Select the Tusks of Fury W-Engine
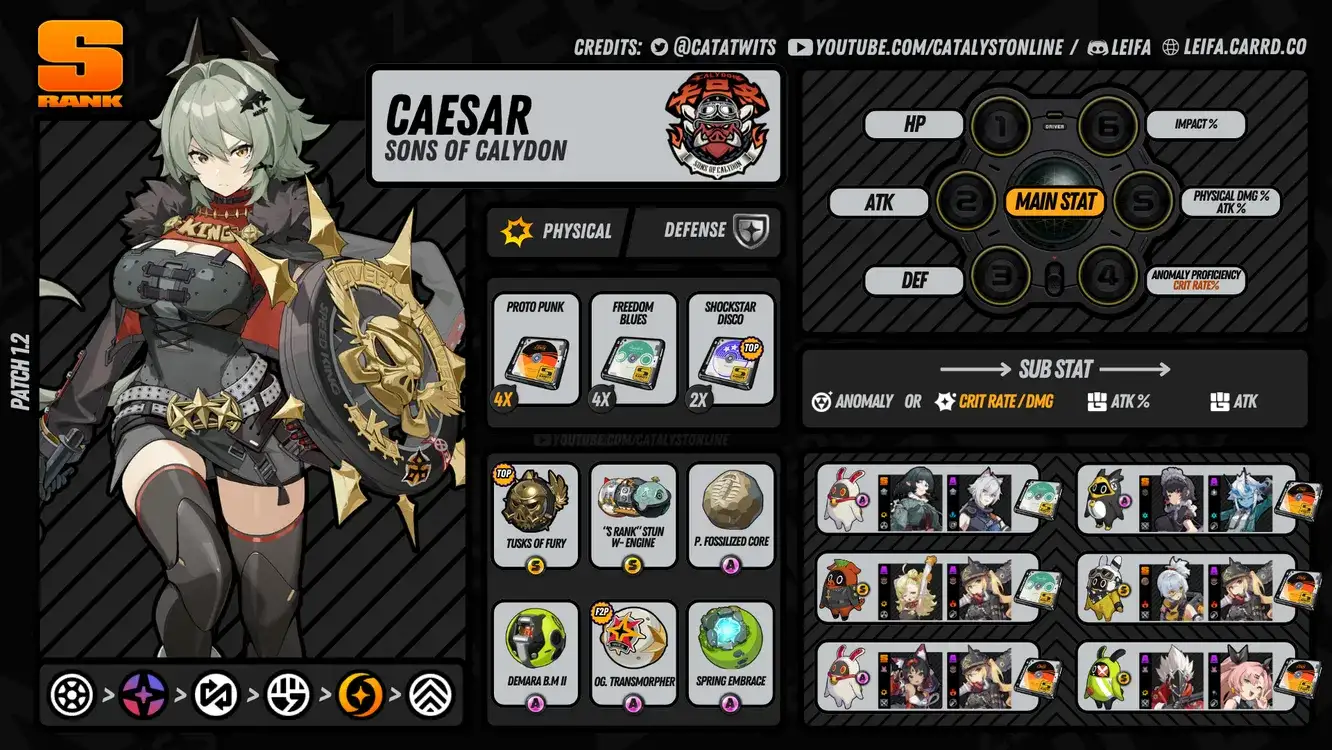Image resolution: width=1332 pixels, height=750 pixels. tap(536, 515)
